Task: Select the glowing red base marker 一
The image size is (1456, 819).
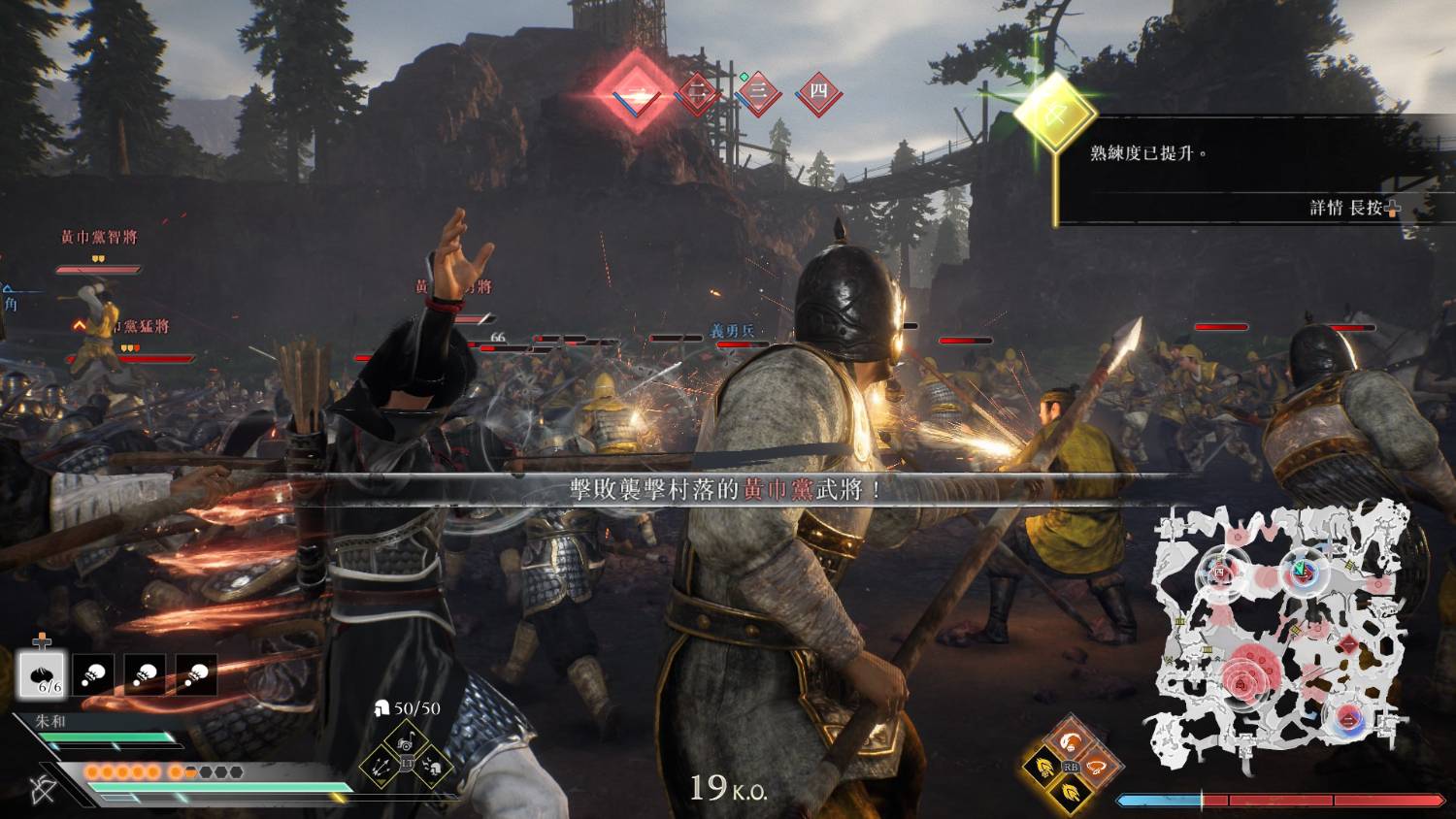Action: pos(636,93)
